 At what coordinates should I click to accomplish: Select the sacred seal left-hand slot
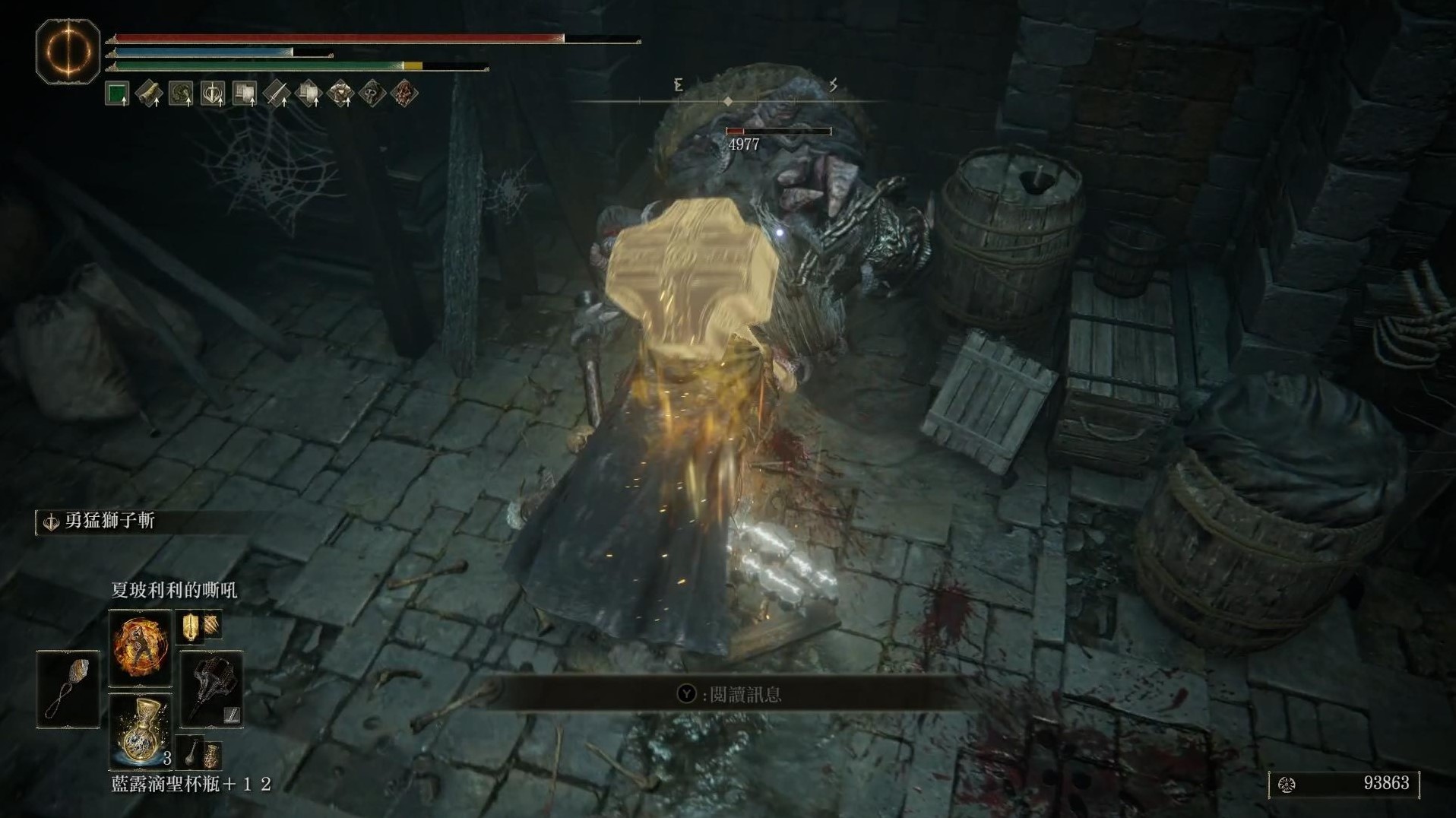pyautogui.click(x=68, y=689)
